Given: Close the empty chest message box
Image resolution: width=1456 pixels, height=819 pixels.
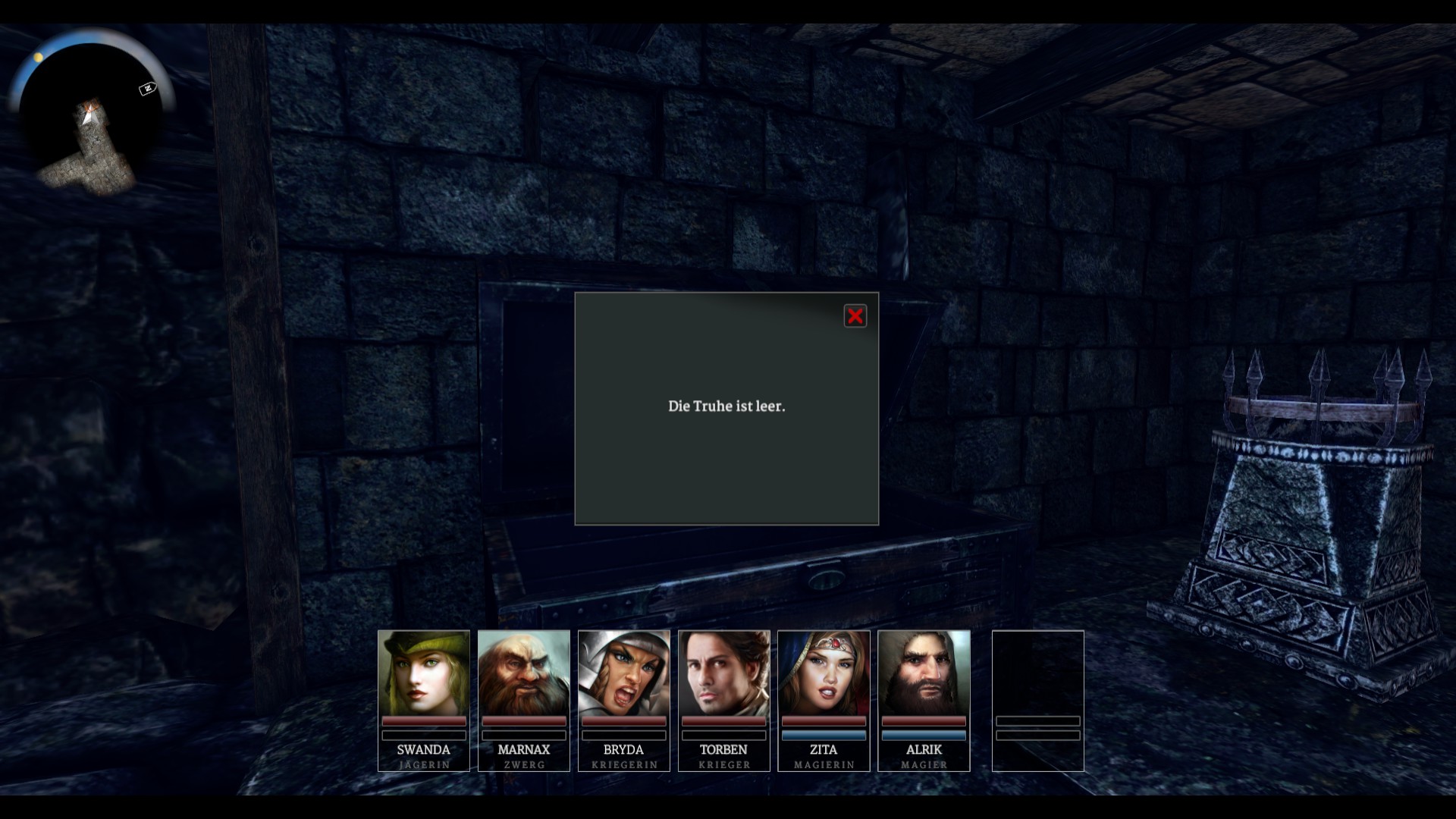Looking at the screenshot, I should point(855,316).
